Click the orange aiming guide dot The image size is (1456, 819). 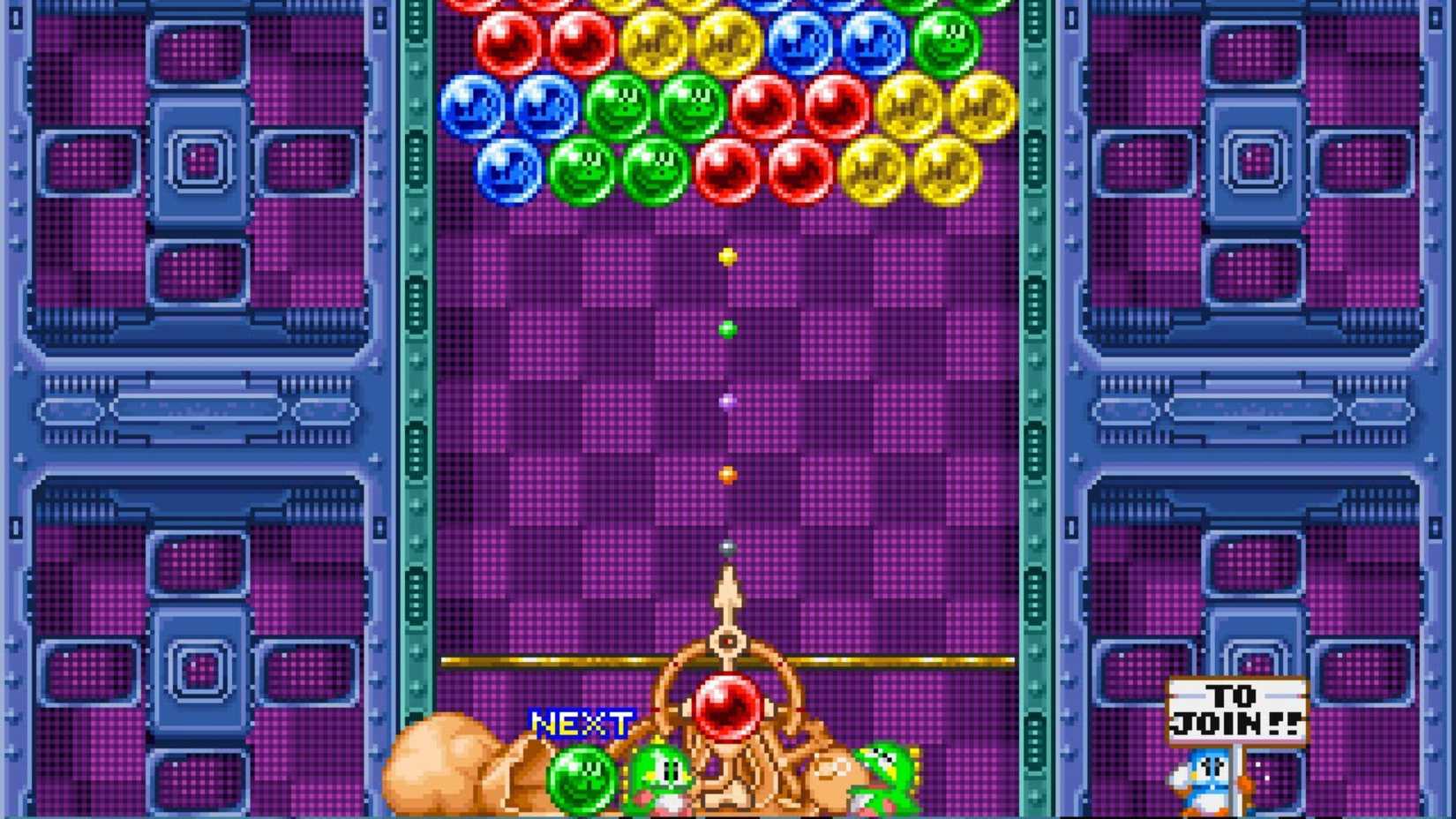pos(727,474)
